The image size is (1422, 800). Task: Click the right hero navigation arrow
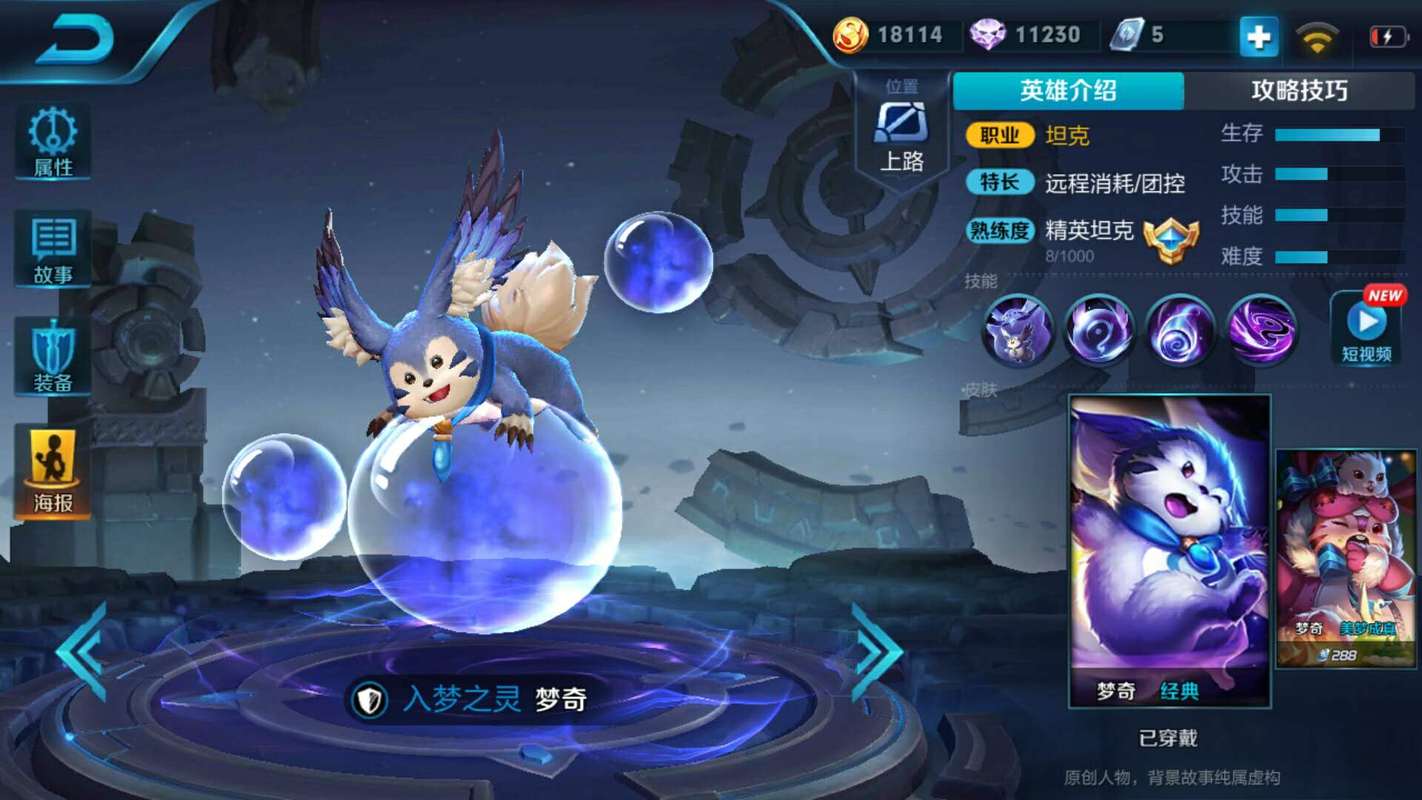pyautogui.click(x=875, y=650)
